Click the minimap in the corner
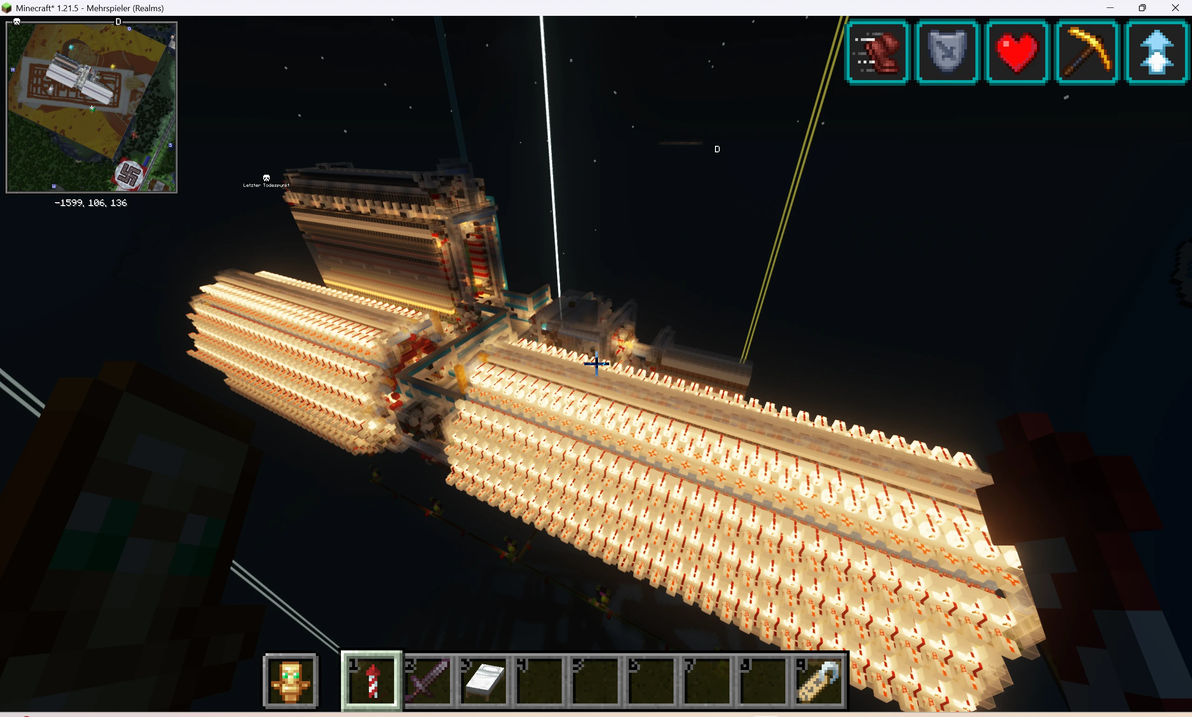The height and width of the screenshot is (717, 1192). pyautogui.click(x=92, y=107)
